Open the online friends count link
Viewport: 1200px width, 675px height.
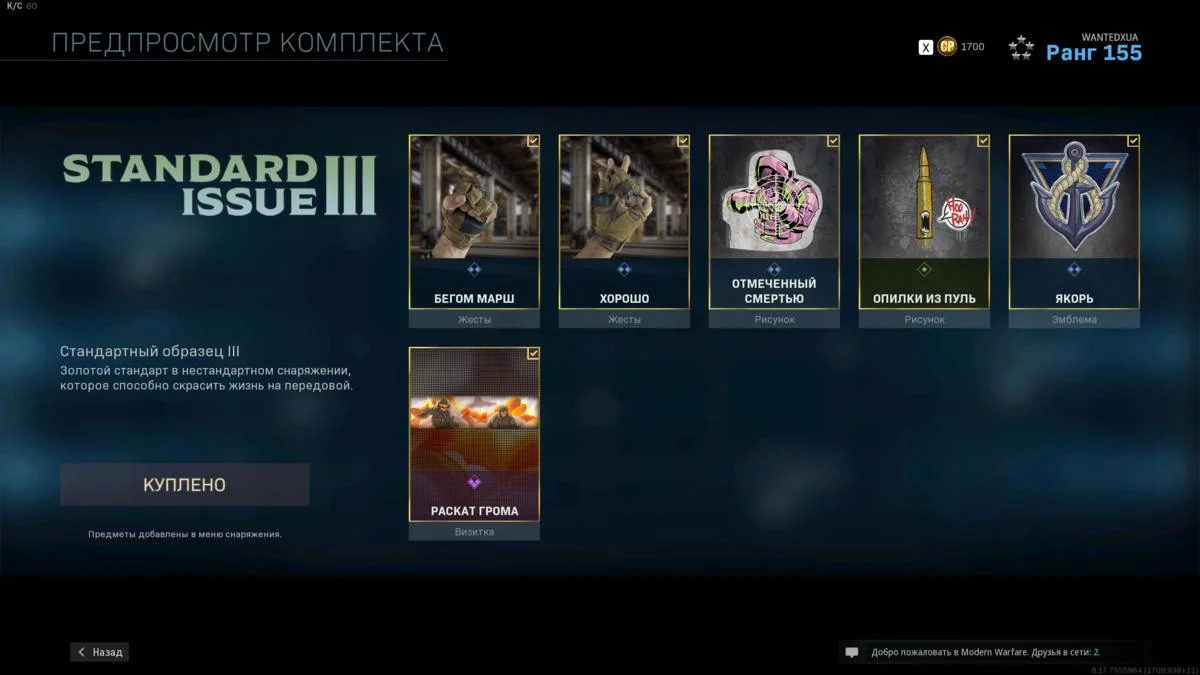pos(1096,652)
